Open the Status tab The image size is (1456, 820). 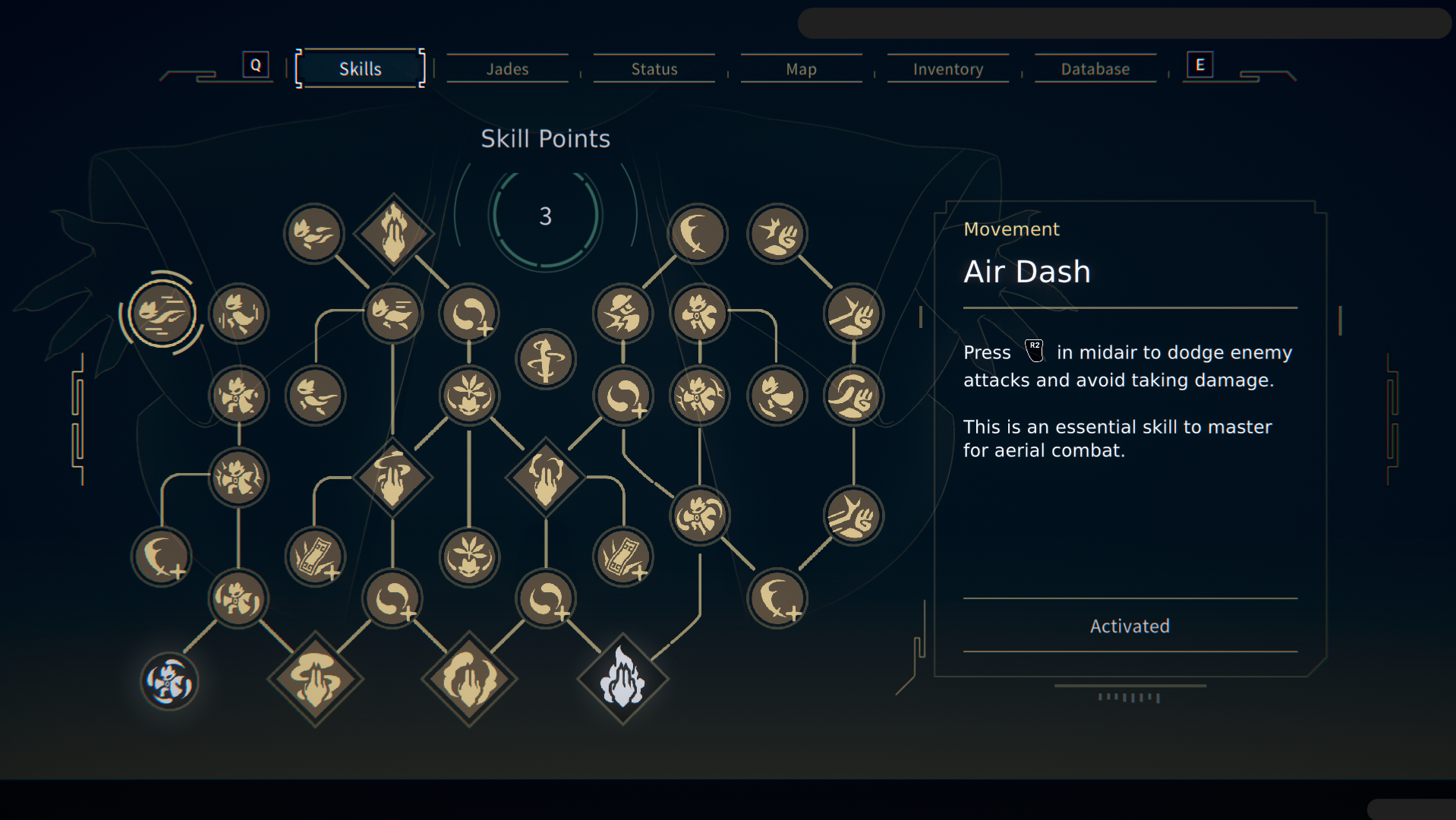654,69
